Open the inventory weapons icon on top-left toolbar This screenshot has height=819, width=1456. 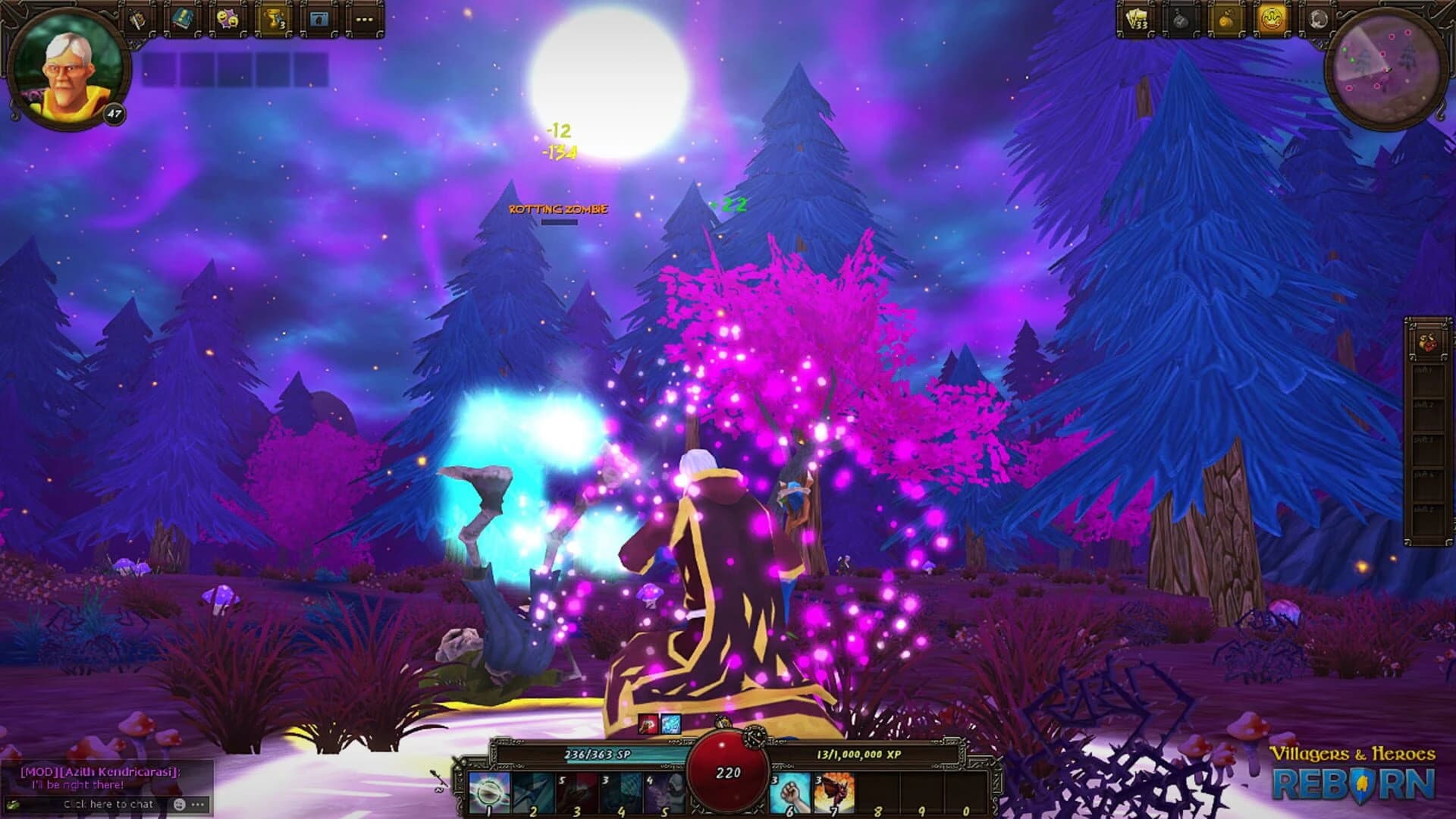click(x=138, y=19)
